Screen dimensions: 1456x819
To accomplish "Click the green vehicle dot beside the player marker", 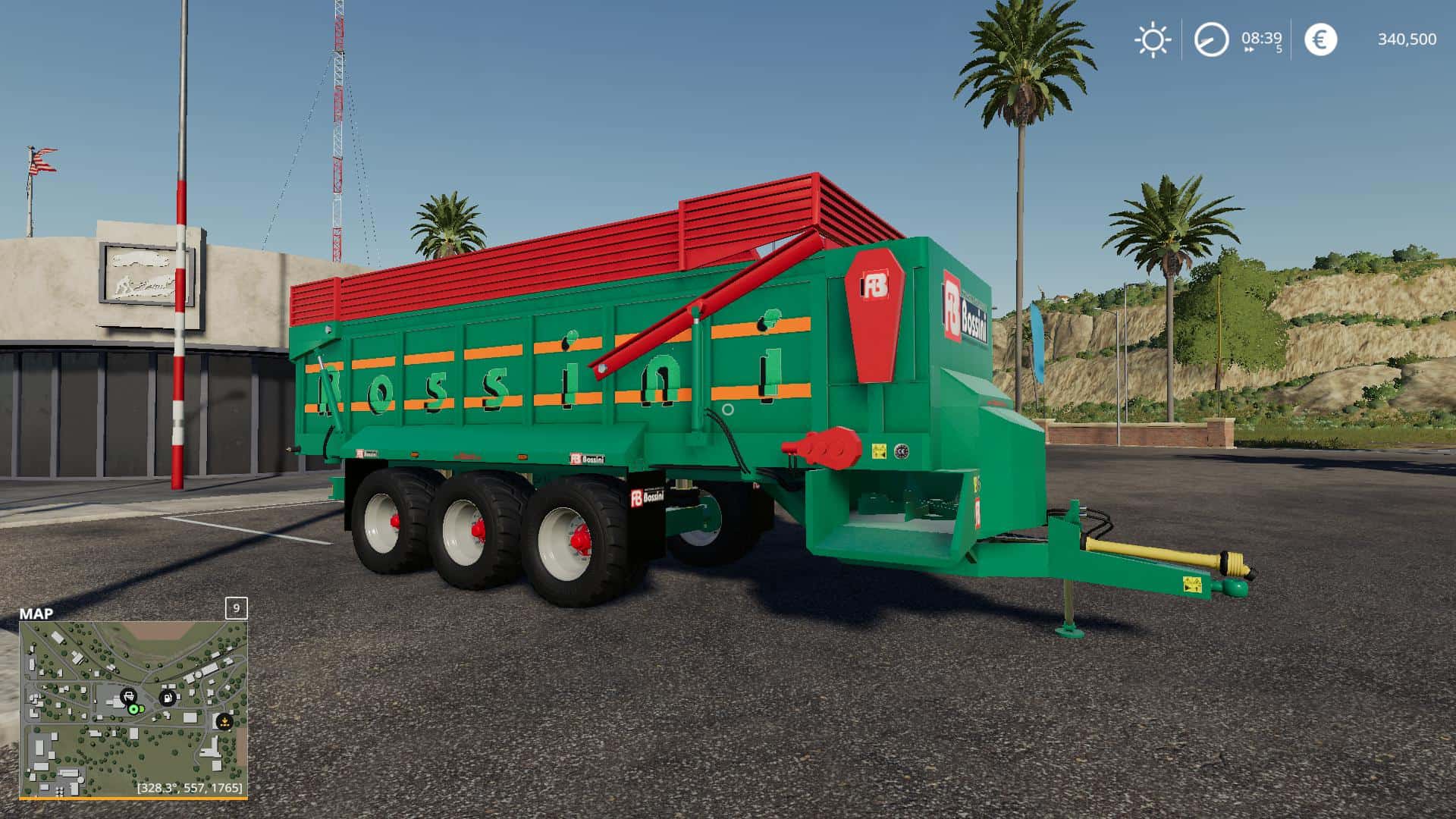I will point(143,709).
